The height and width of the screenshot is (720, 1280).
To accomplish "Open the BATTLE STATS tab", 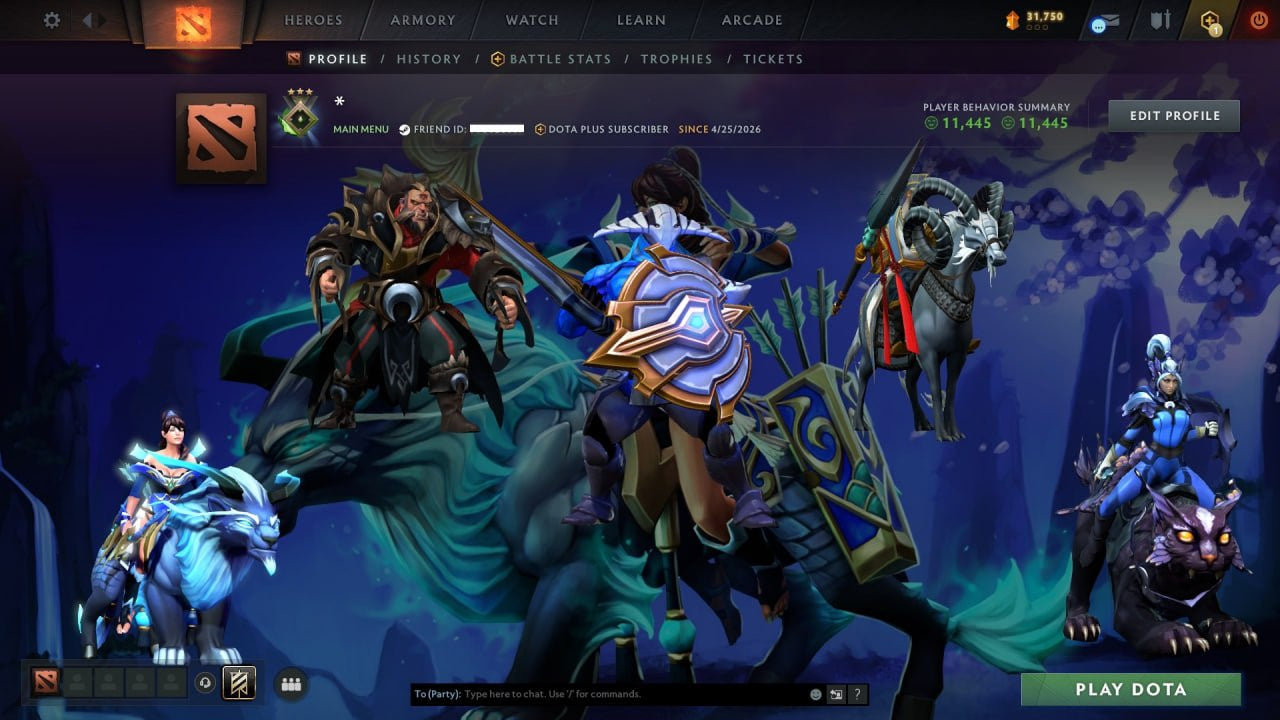I will [561, 59].
